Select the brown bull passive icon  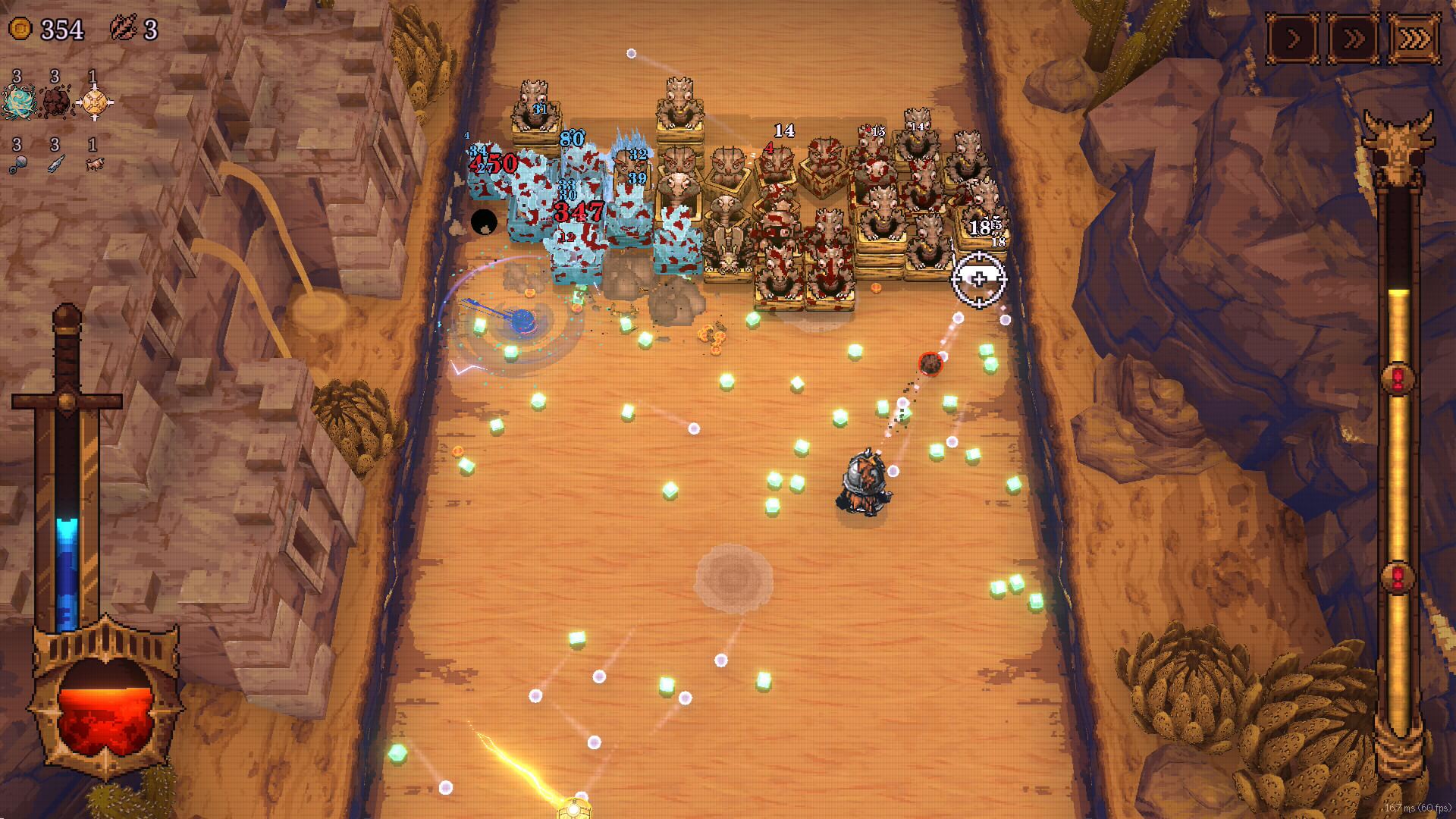tap(94, 164)
